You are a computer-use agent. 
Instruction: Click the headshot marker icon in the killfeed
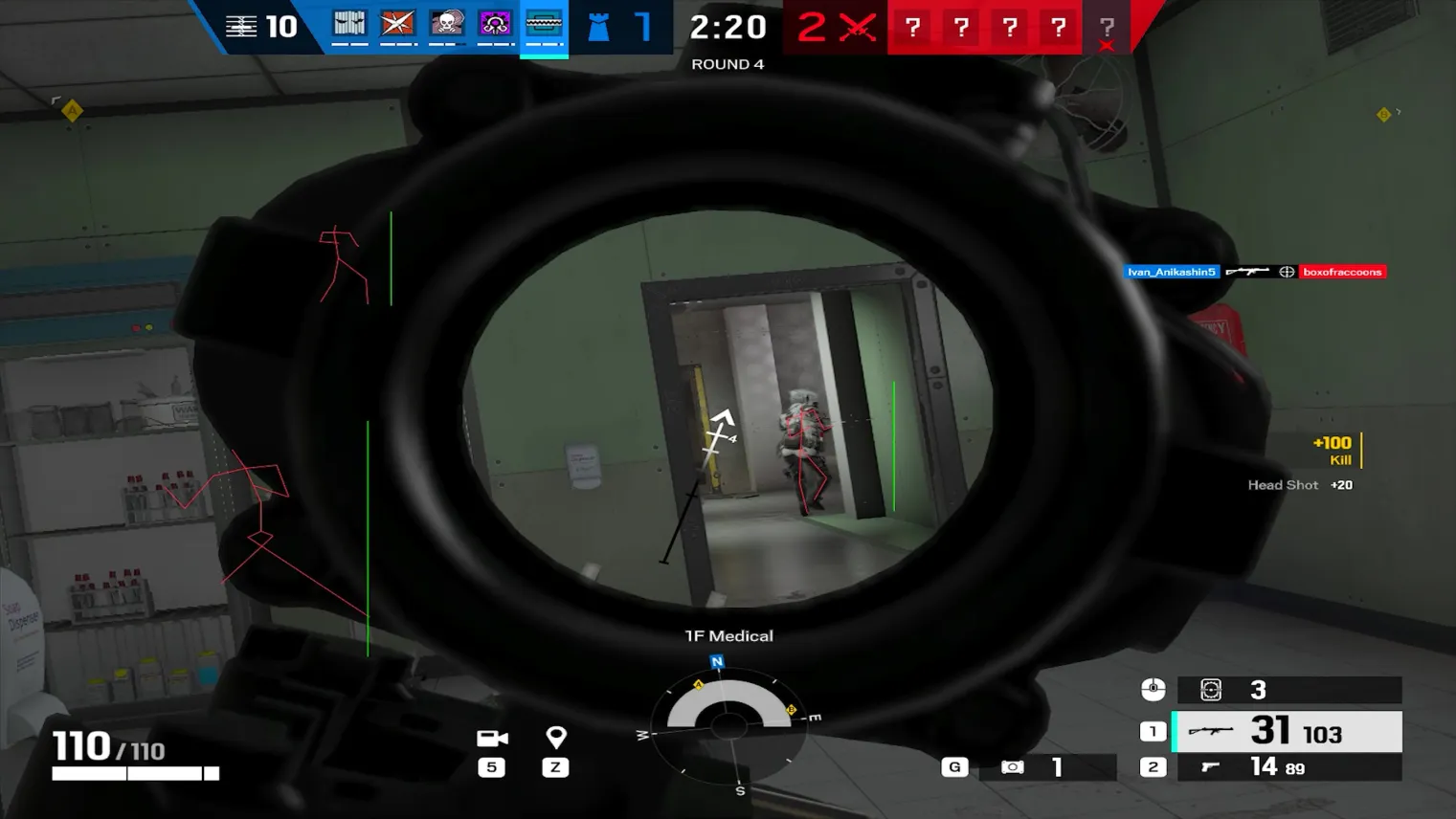click(1285, 272)
